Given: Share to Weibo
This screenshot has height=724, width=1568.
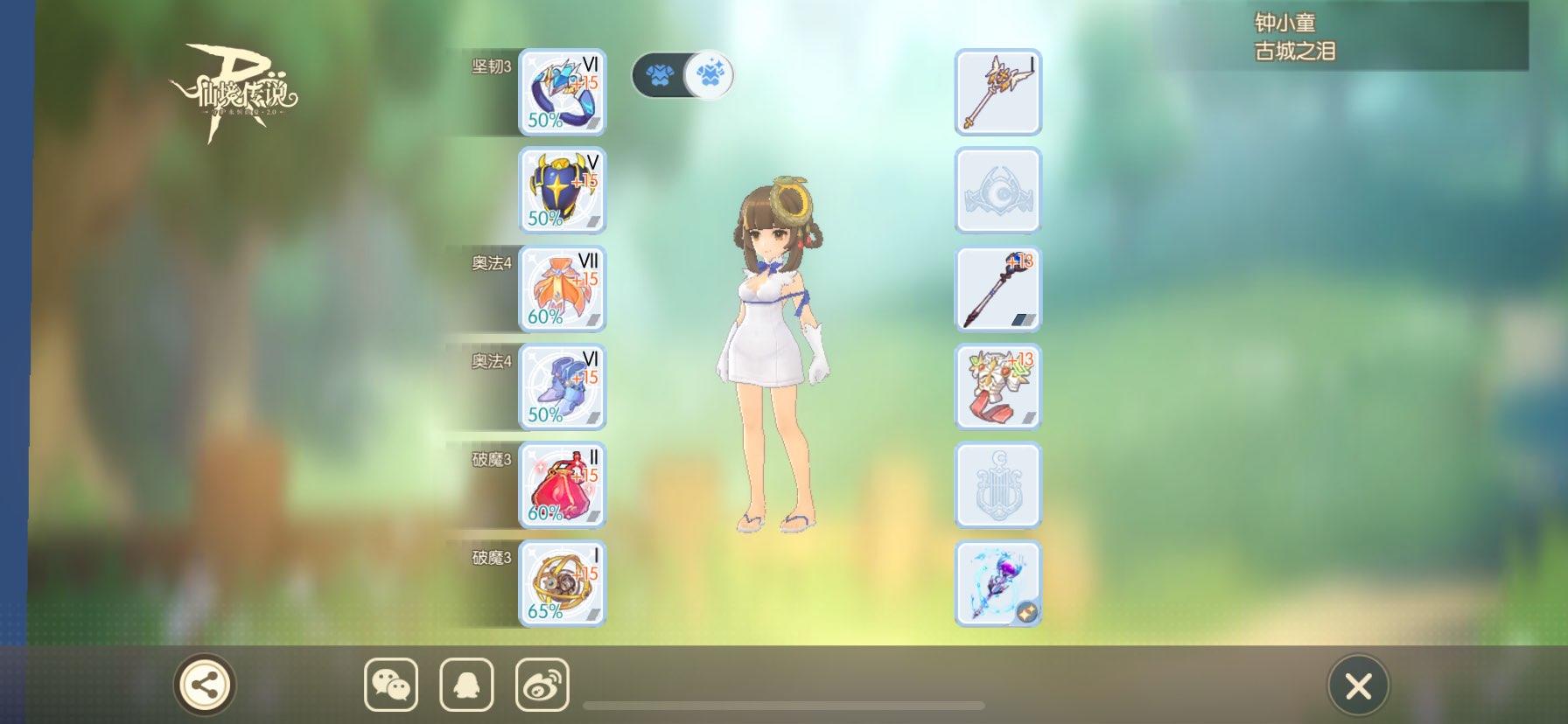Looking at the screenshot, I should point(542,686).
